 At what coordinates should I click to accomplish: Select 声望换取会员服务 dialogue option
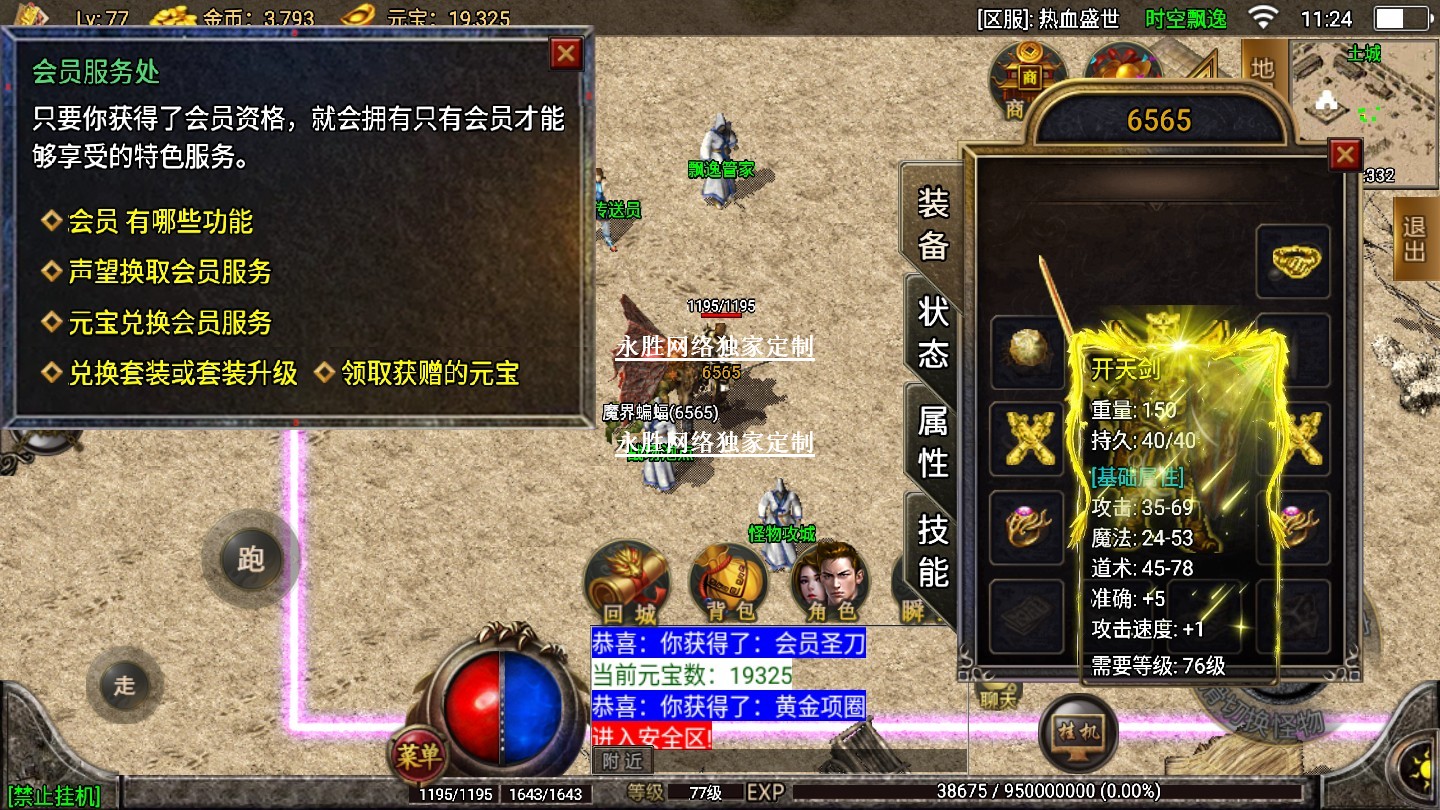[x=169, y=272]
